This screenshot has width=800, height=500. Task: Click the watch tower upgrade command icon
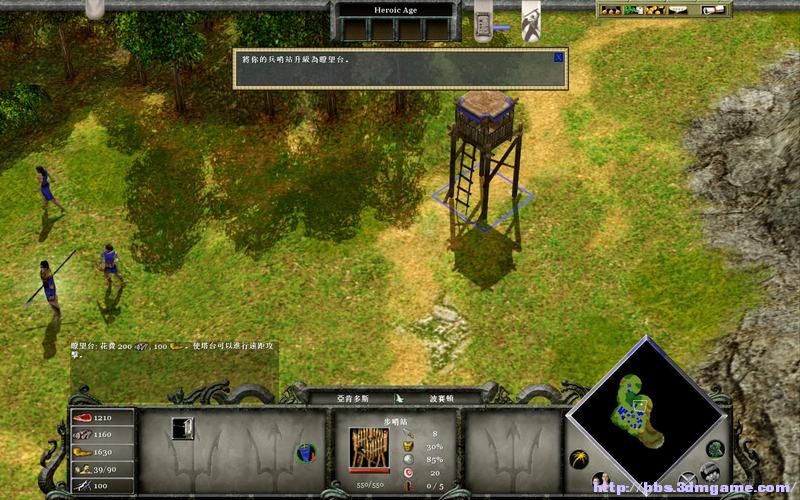pos(181,427)
